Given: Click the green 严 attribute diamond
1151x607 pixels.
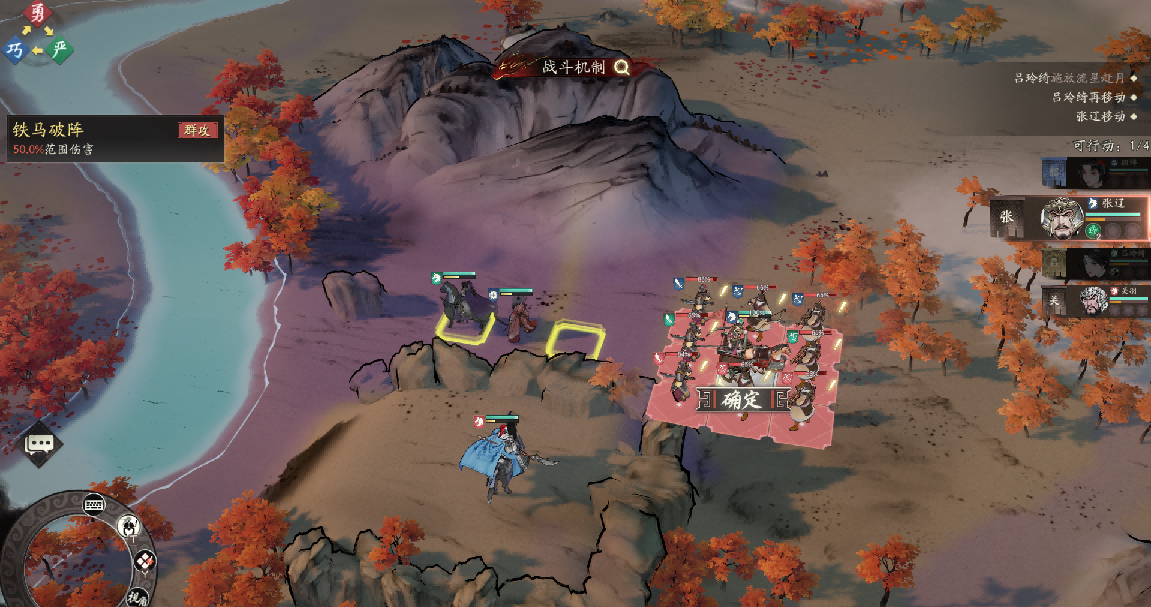Looking at the screenshot, I should click(x=61, y=50).
